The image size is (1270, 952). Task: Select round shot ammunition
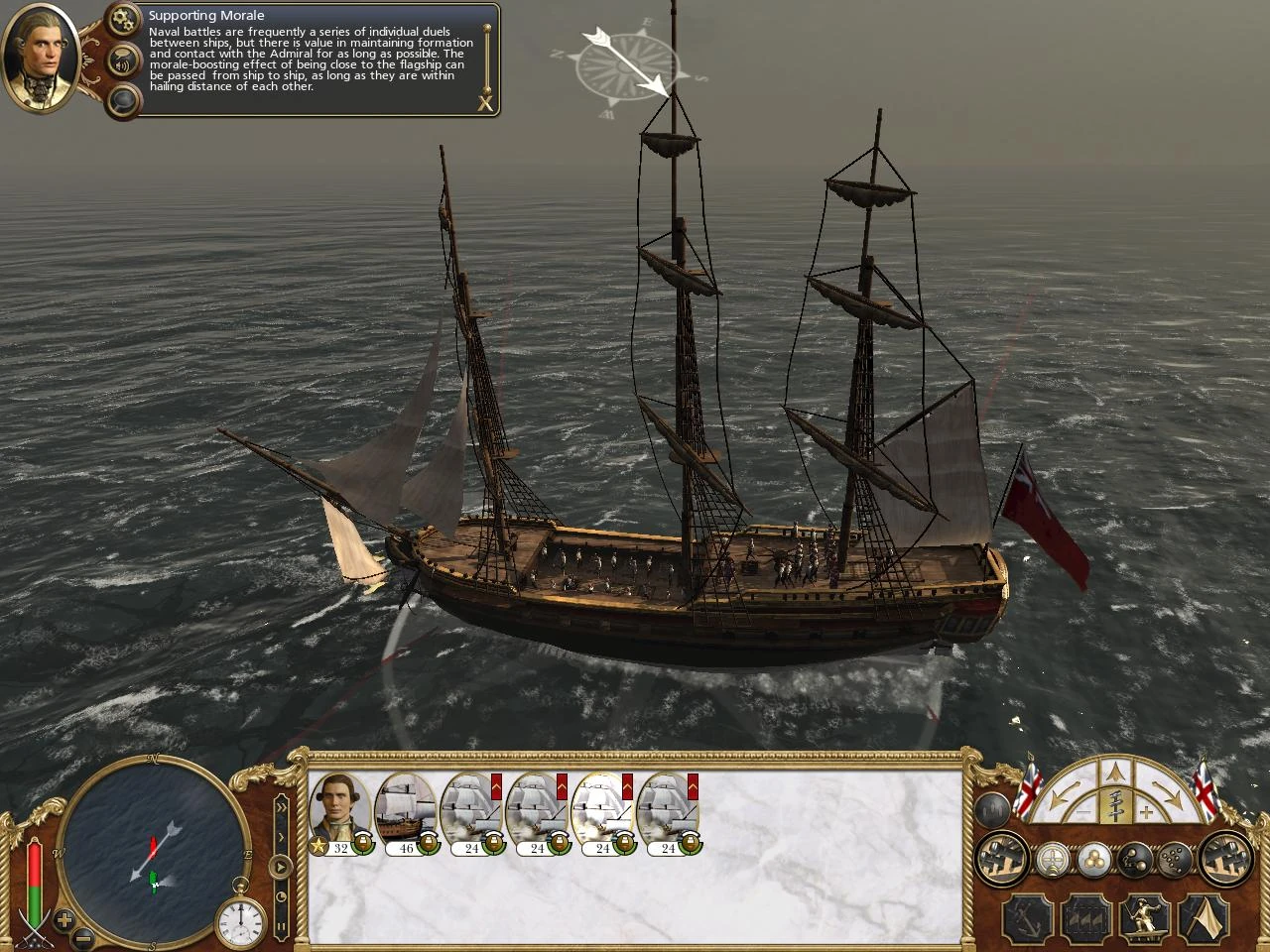[x=1093, y=861]
